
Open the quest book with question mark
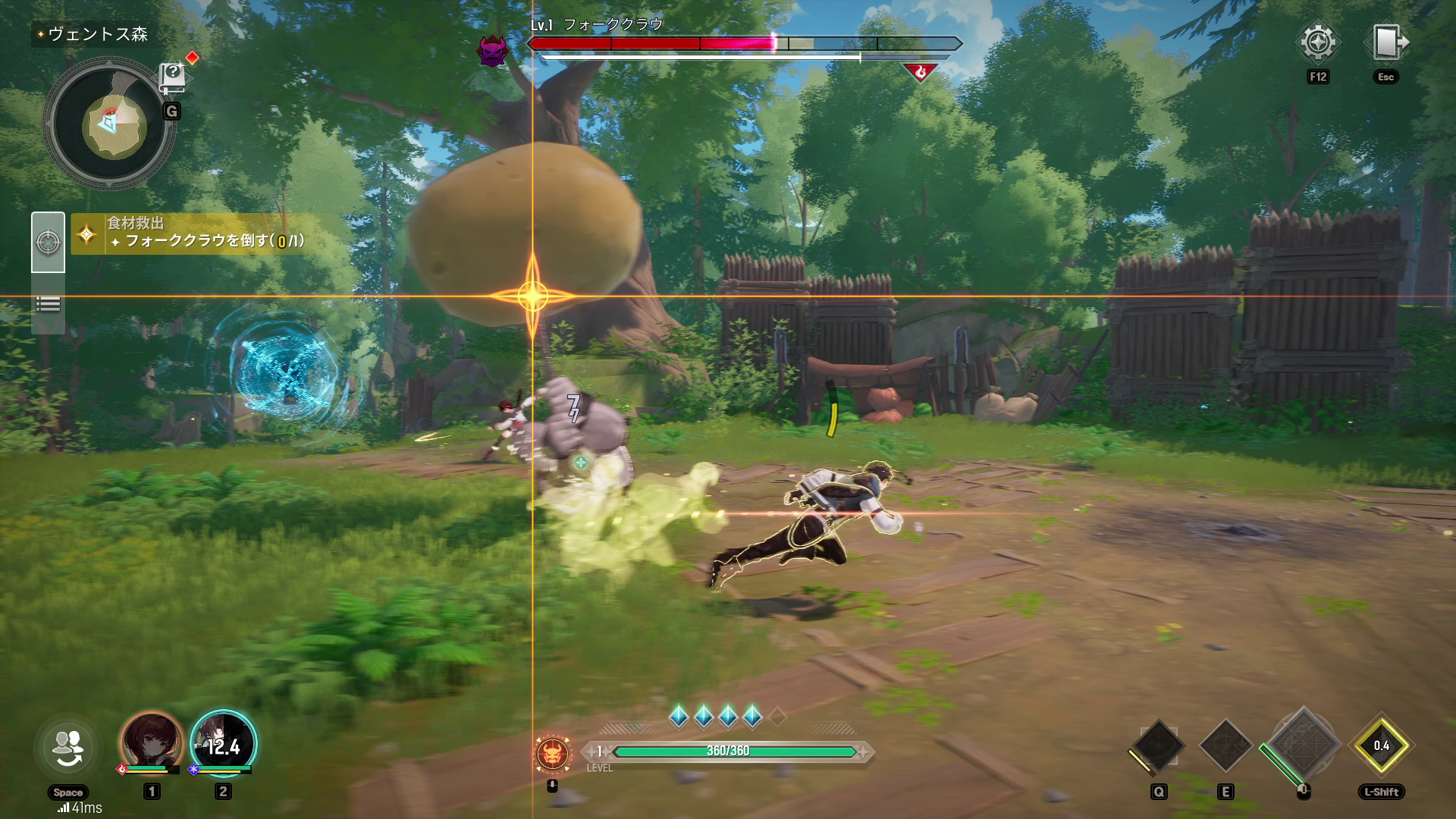[173, 76]
